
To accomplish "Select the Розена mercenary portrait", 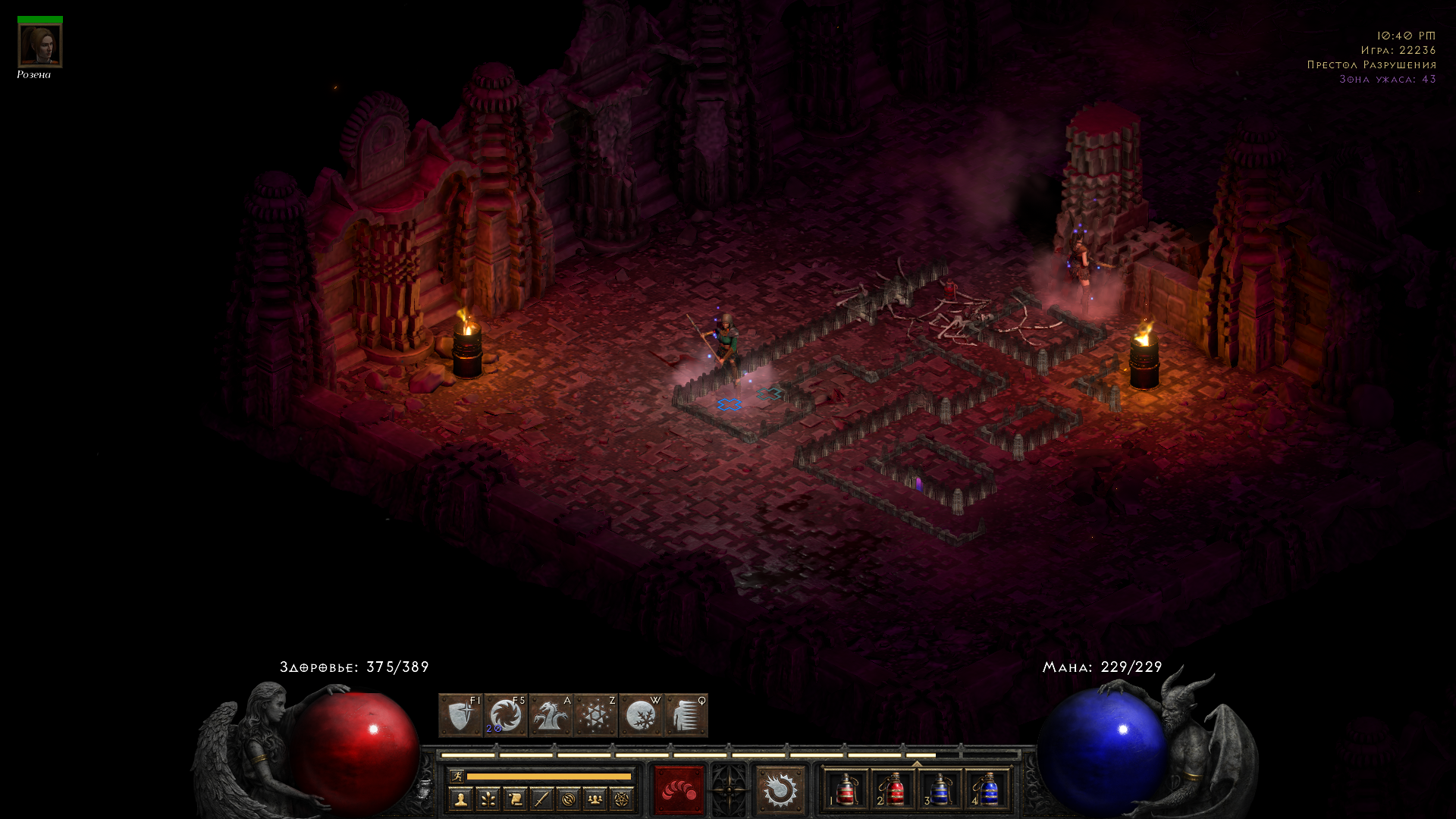I will tap(40, 45).
